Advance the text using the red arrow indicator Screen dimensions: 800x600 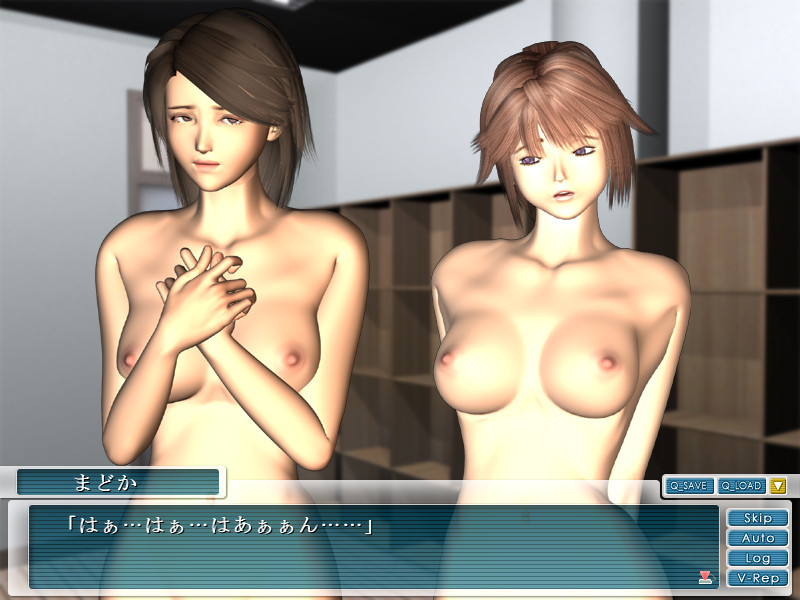tap(705, 575)
